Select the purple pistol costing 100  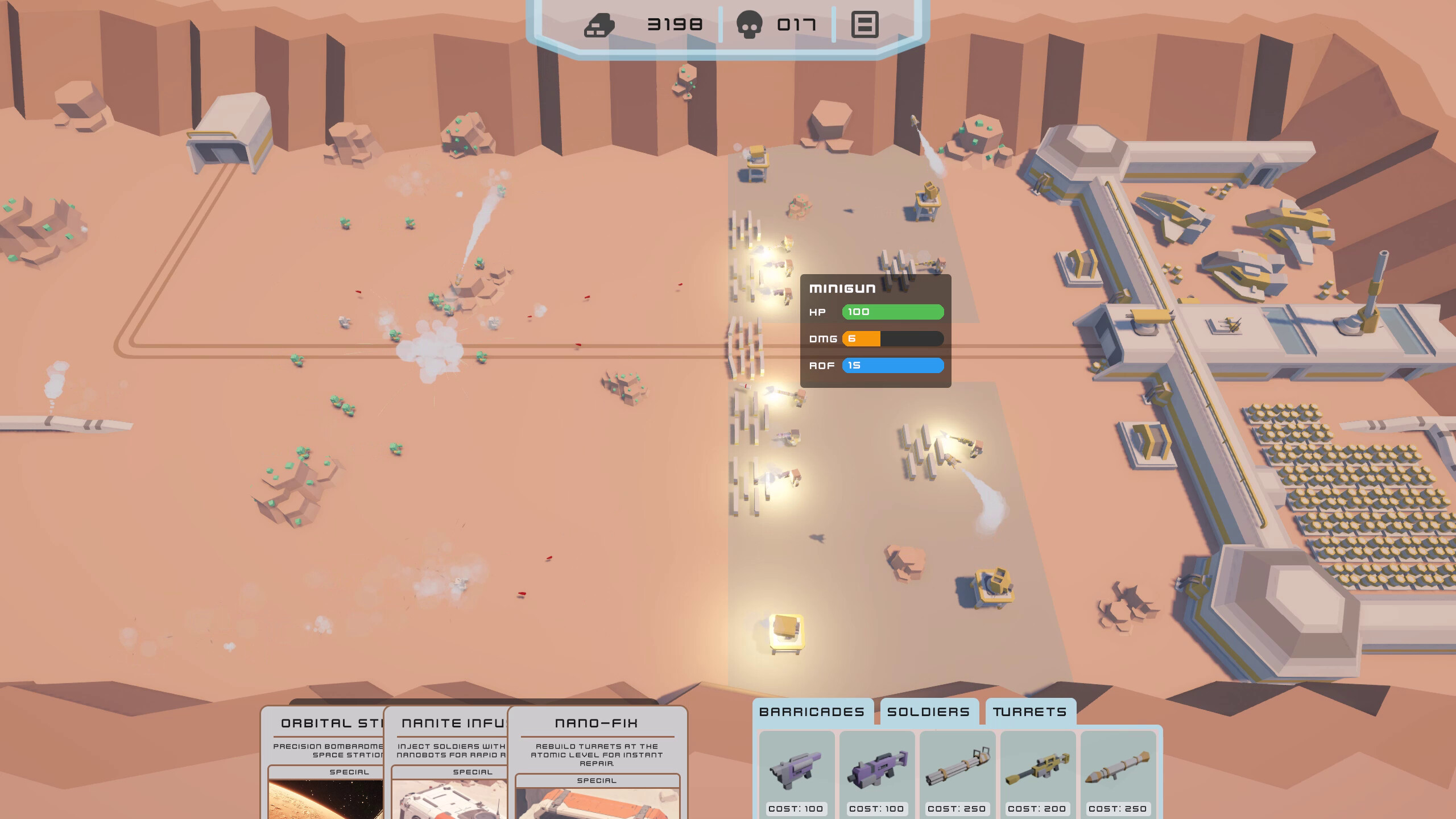click(797, 769)
